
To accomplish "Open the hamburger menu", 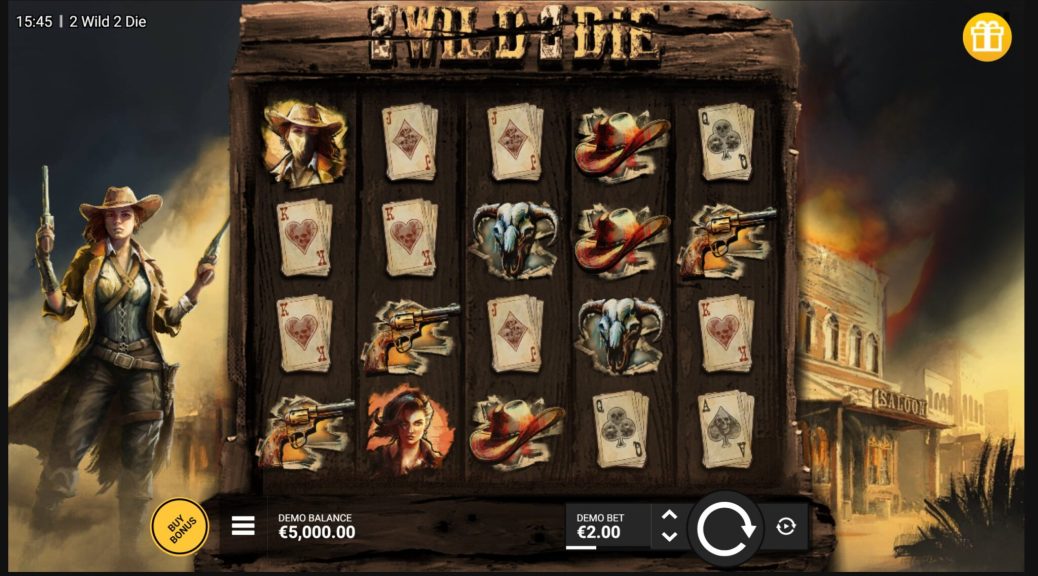I will point(243,526).
